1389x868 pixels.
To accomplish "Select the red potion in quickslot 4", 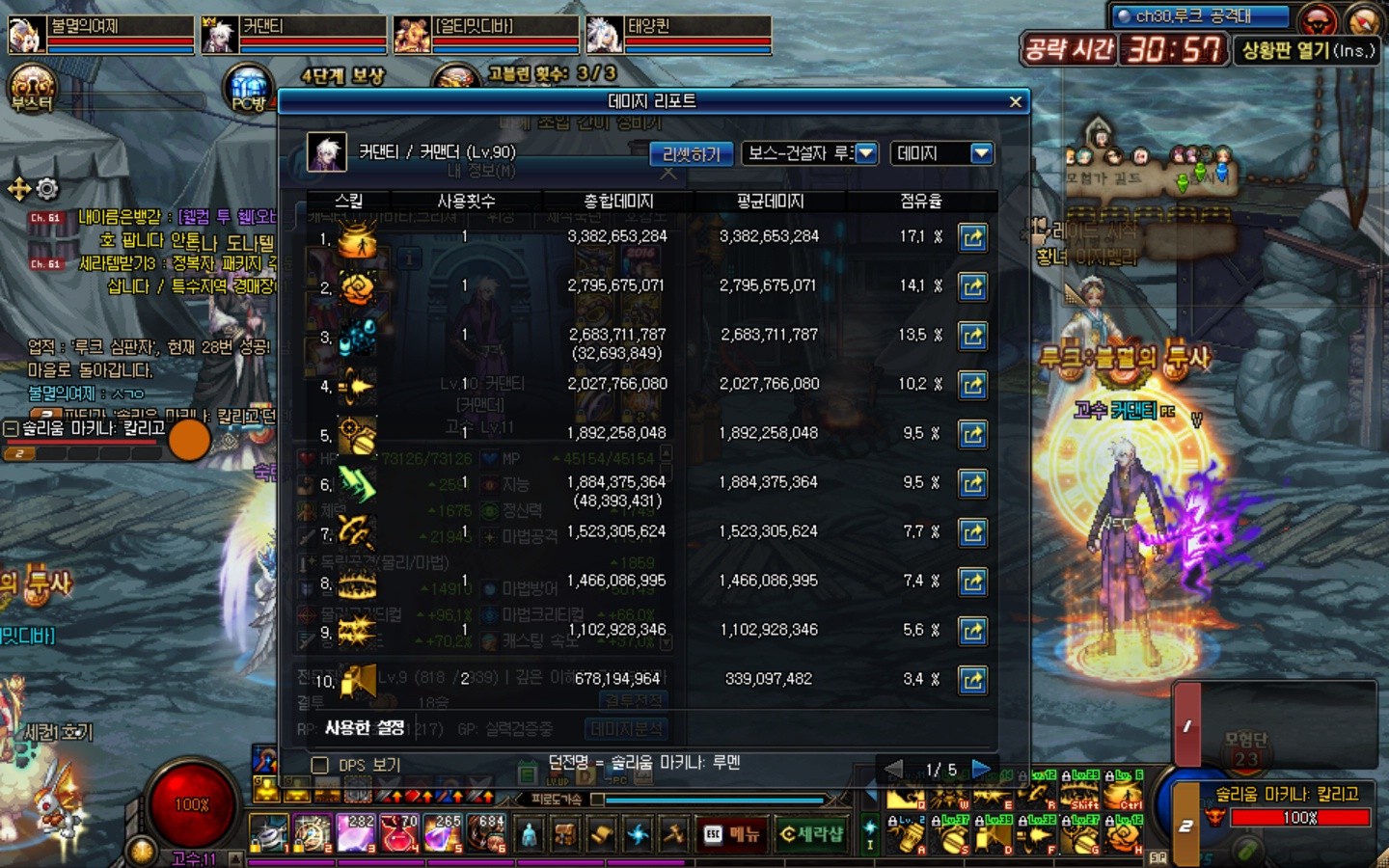I will coord(398,833).
